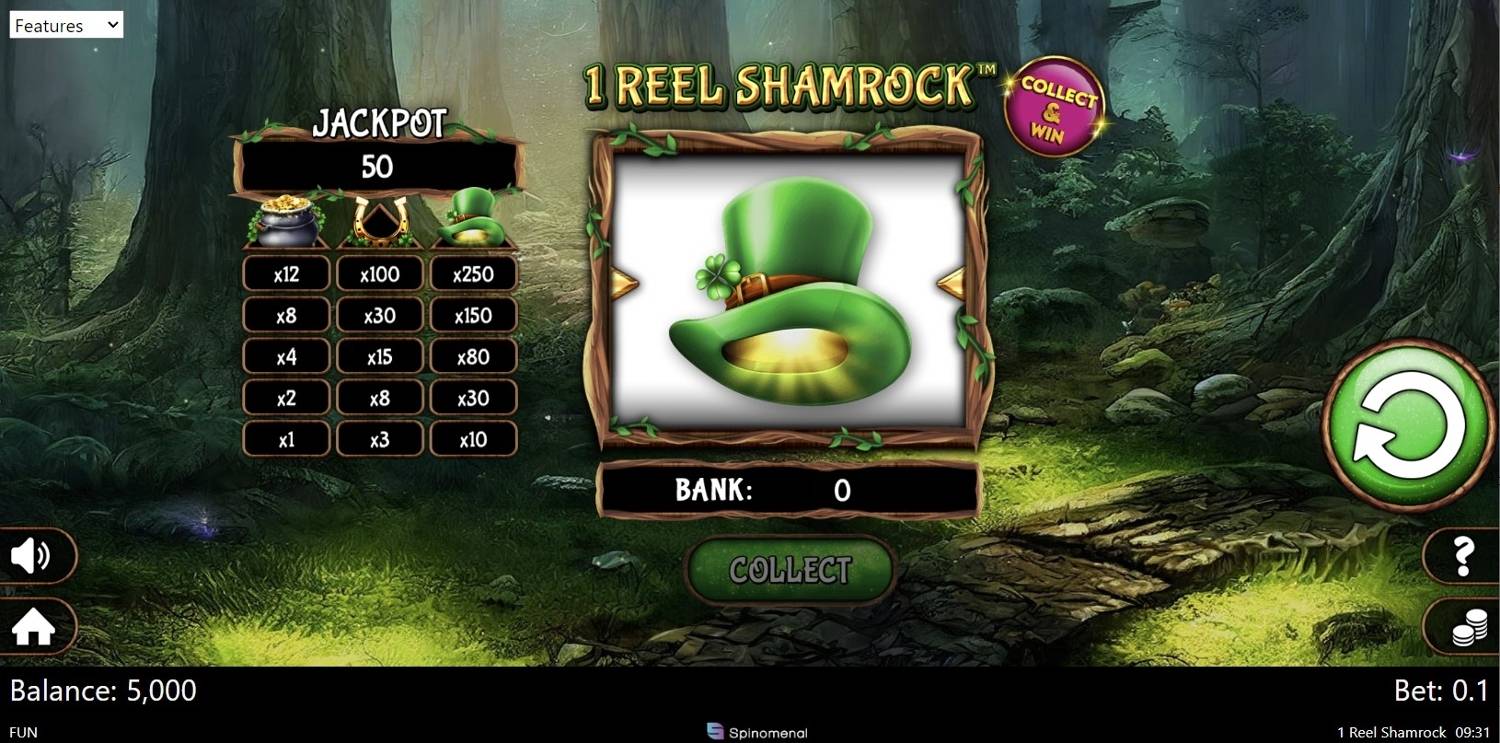Open the Features dropdown
1500x743 pixels.
click(65, 24)
